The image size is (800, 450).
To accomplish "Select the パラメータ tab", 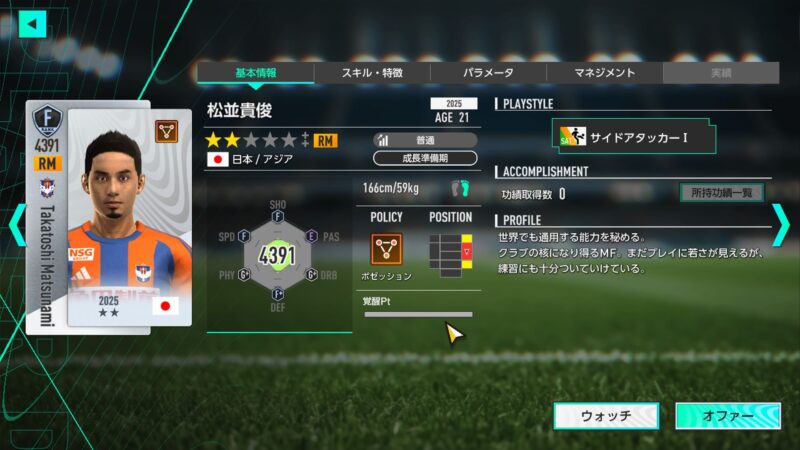I will point(488,73).
